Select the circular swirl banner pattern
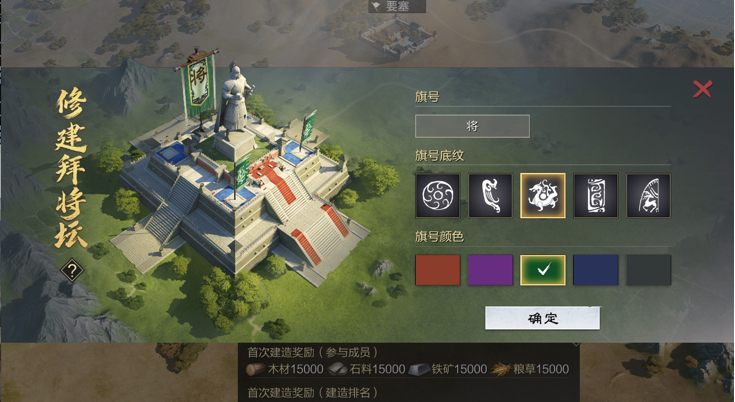Image resolution: width=735 pixels, height=402 pixels. click(437, 195)
